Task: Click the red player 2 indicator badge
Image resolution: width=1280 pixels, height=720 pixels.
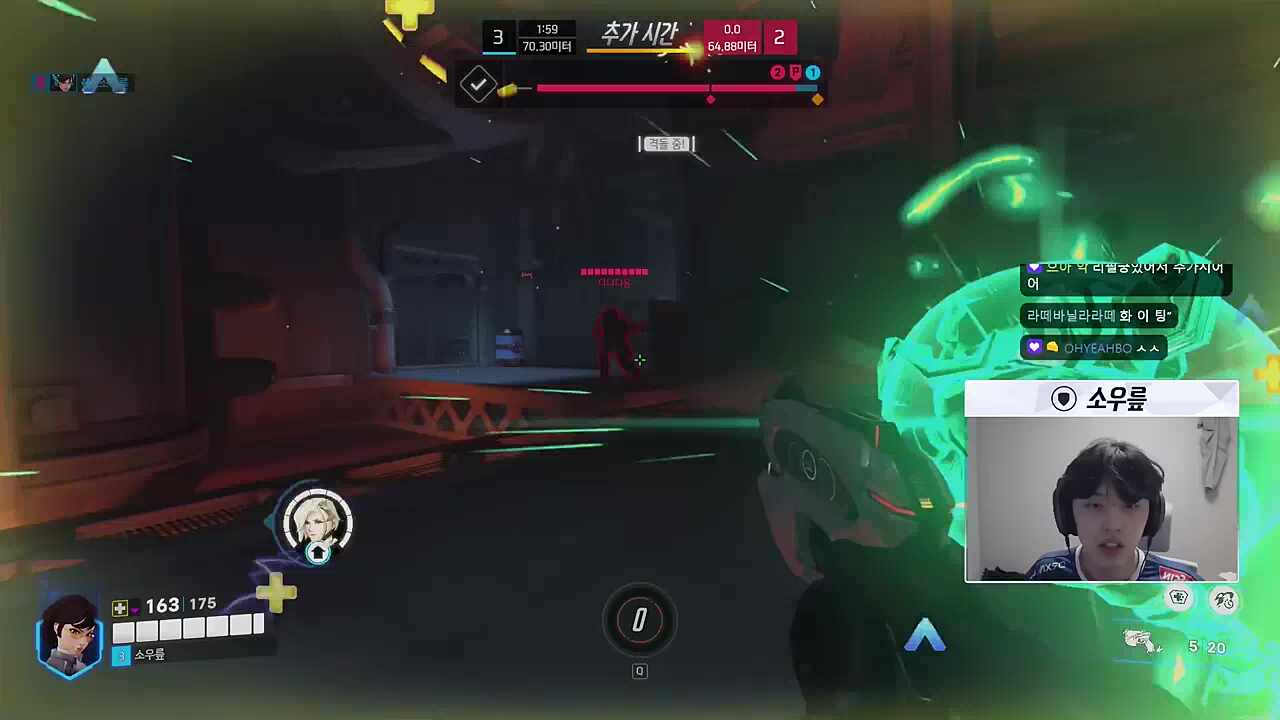Action: pyautogui.click(x=777, y=72)
